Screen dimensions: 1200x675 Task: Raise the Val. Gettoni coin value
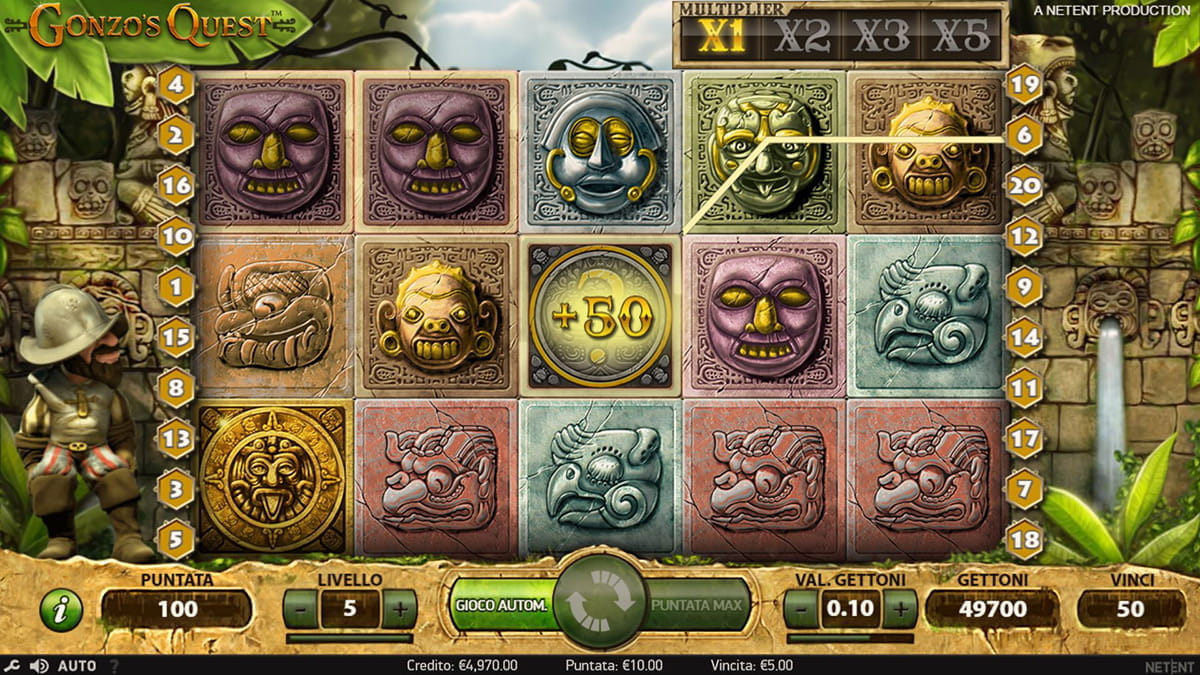899,608
